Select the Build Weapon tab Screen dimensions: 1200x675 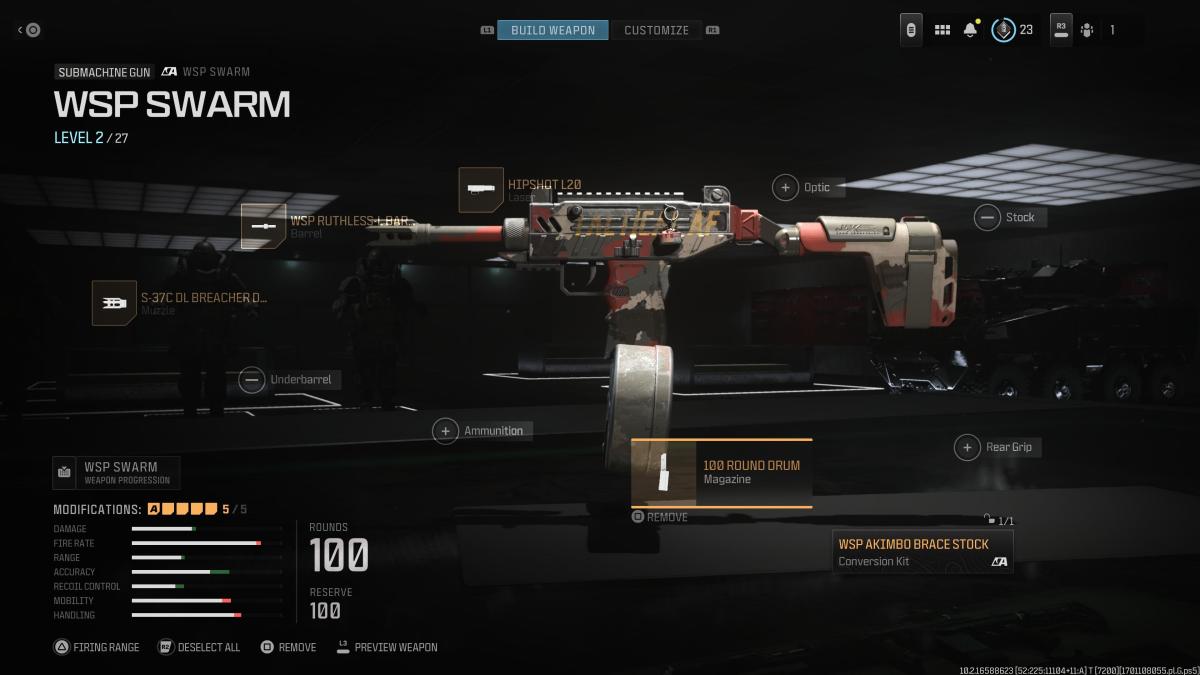click(552, 30)
